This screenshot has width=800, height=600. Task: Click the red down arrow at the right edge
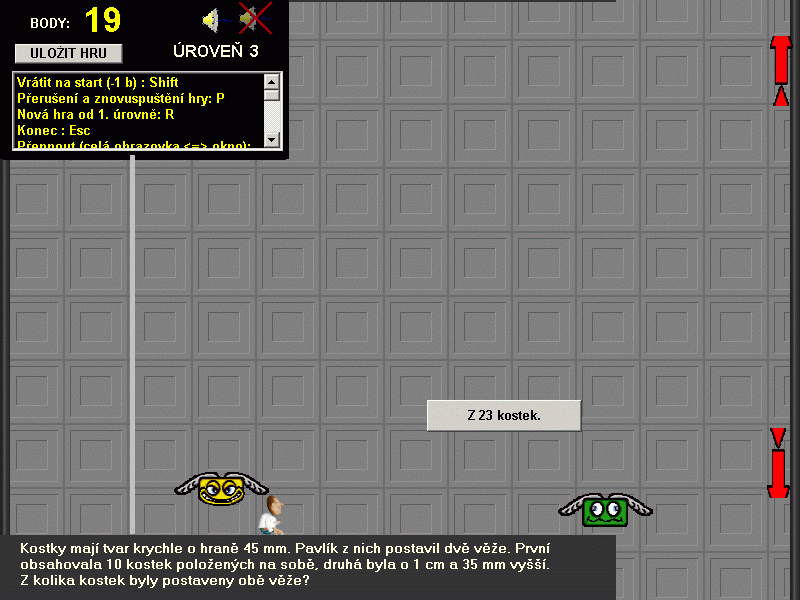click(779, 463)
